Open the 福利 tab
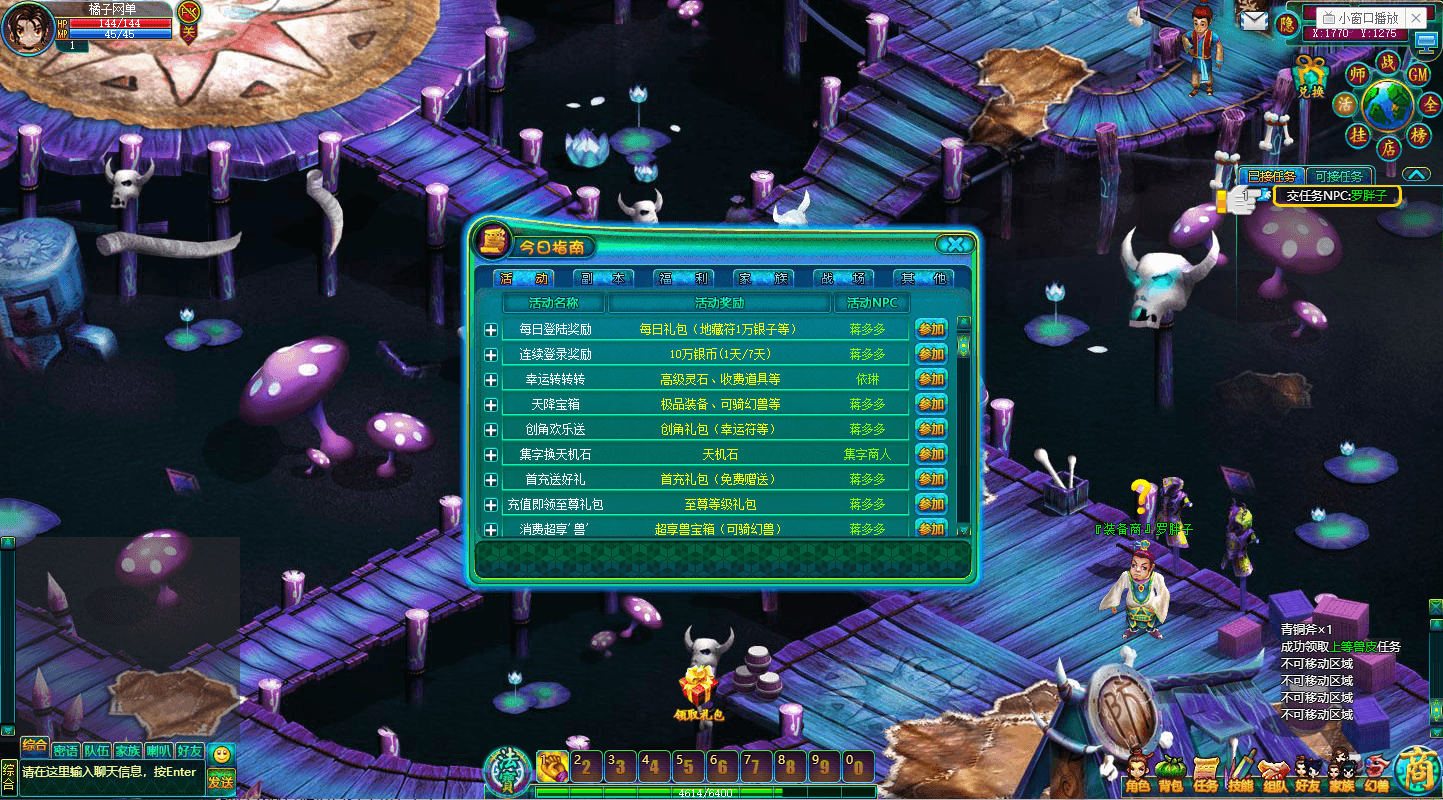This screenshot has height=800, width=1443. pos(684,279)
